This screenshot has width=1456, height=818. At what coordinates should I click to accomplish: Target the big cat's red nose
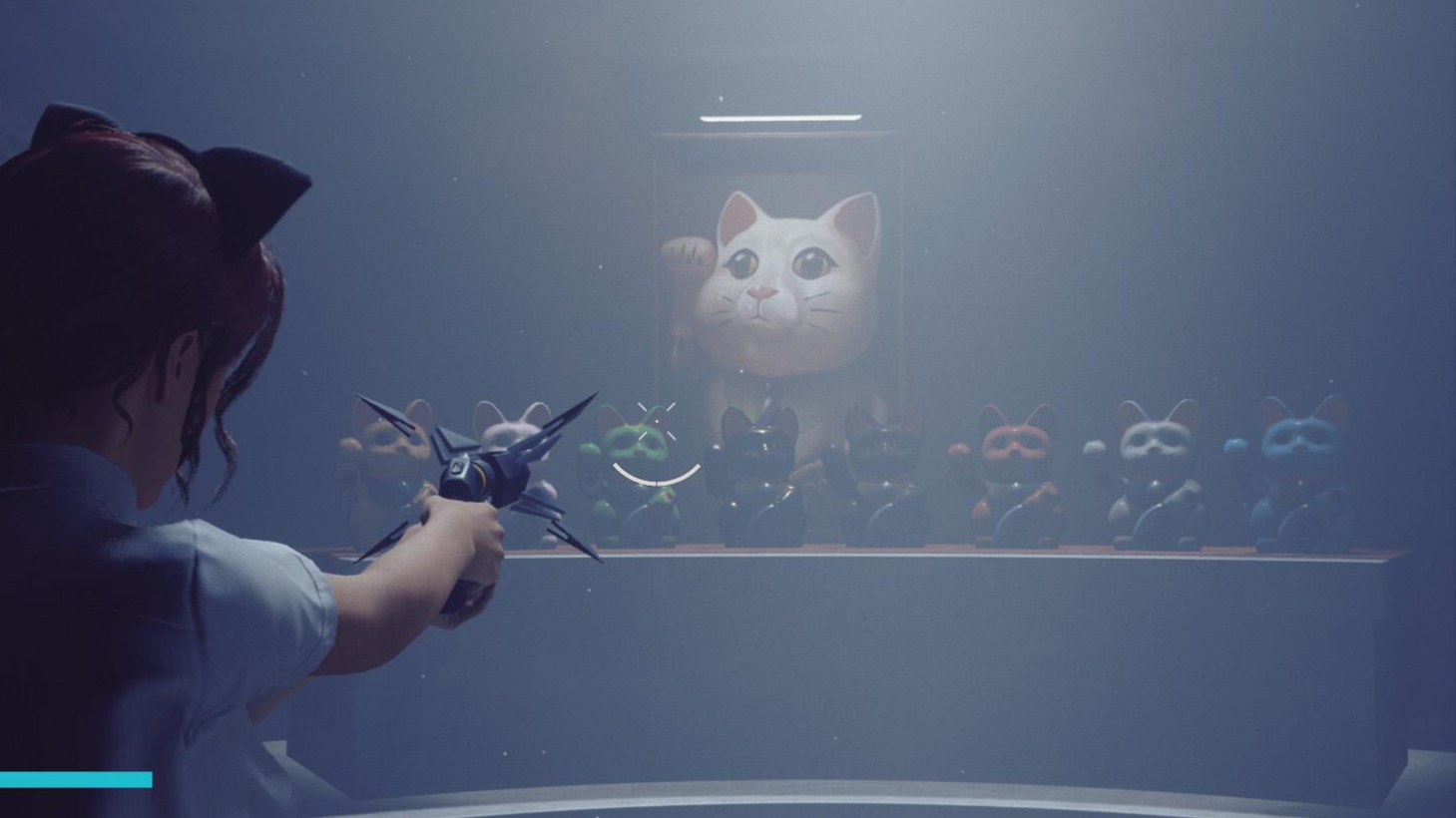click(763, 292)
